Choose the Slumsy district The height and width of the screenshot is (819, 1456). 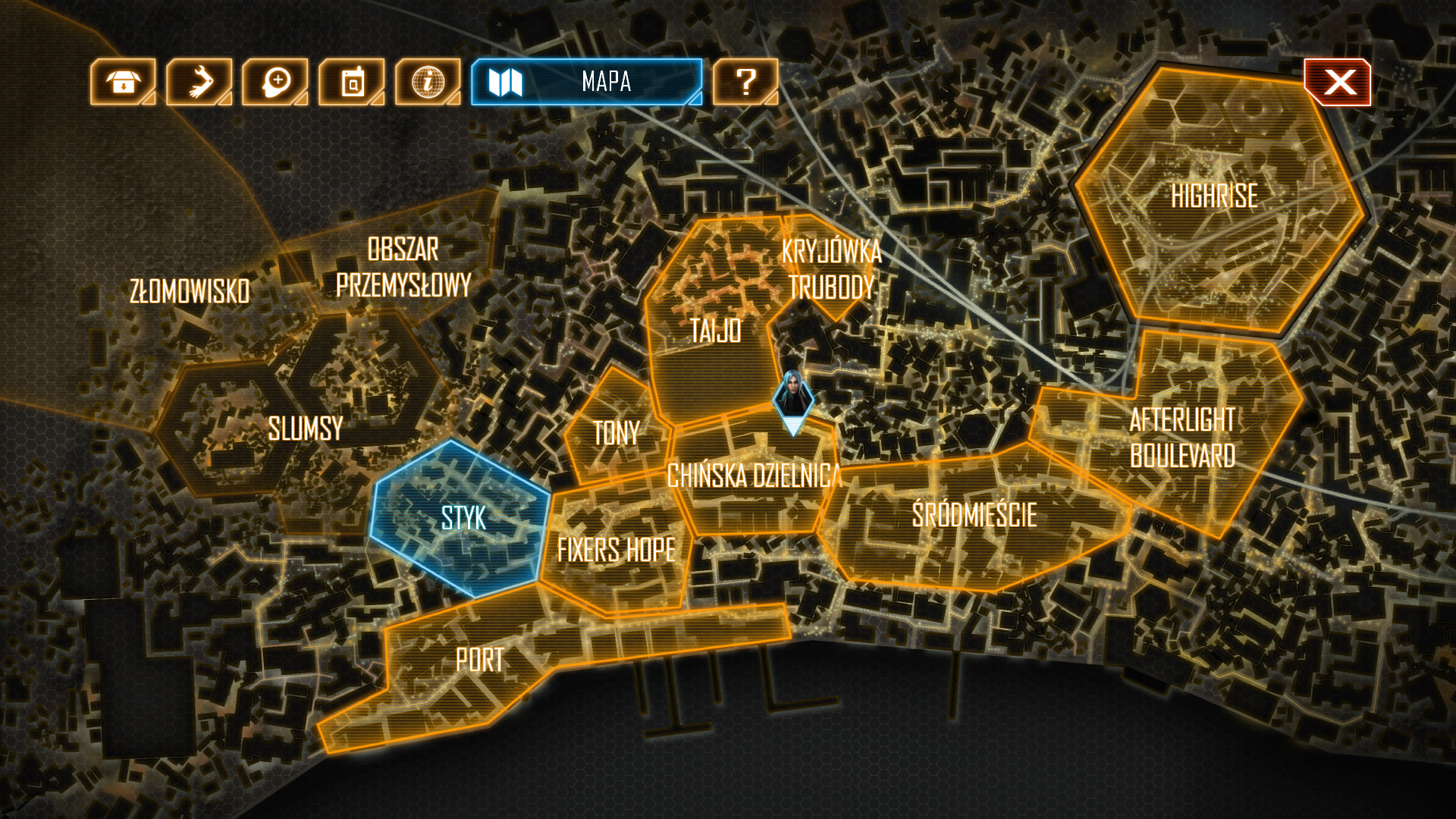pos(305,429)
